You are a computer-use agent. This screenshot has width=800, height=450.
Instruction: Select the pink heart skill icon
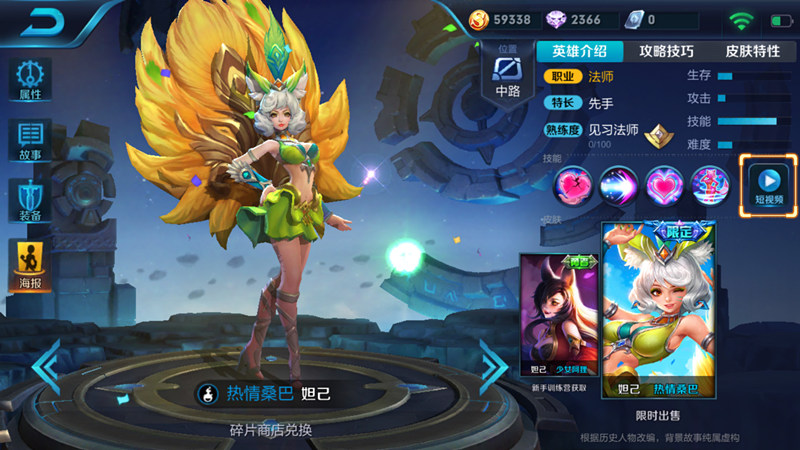574,184
